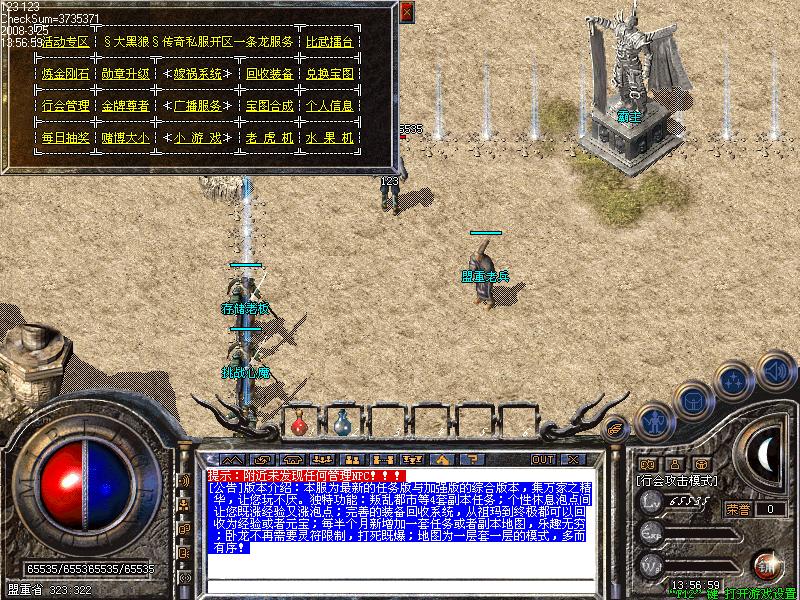
Task: Open the 广播服务 broadcast option
Action: click(197, 105)
